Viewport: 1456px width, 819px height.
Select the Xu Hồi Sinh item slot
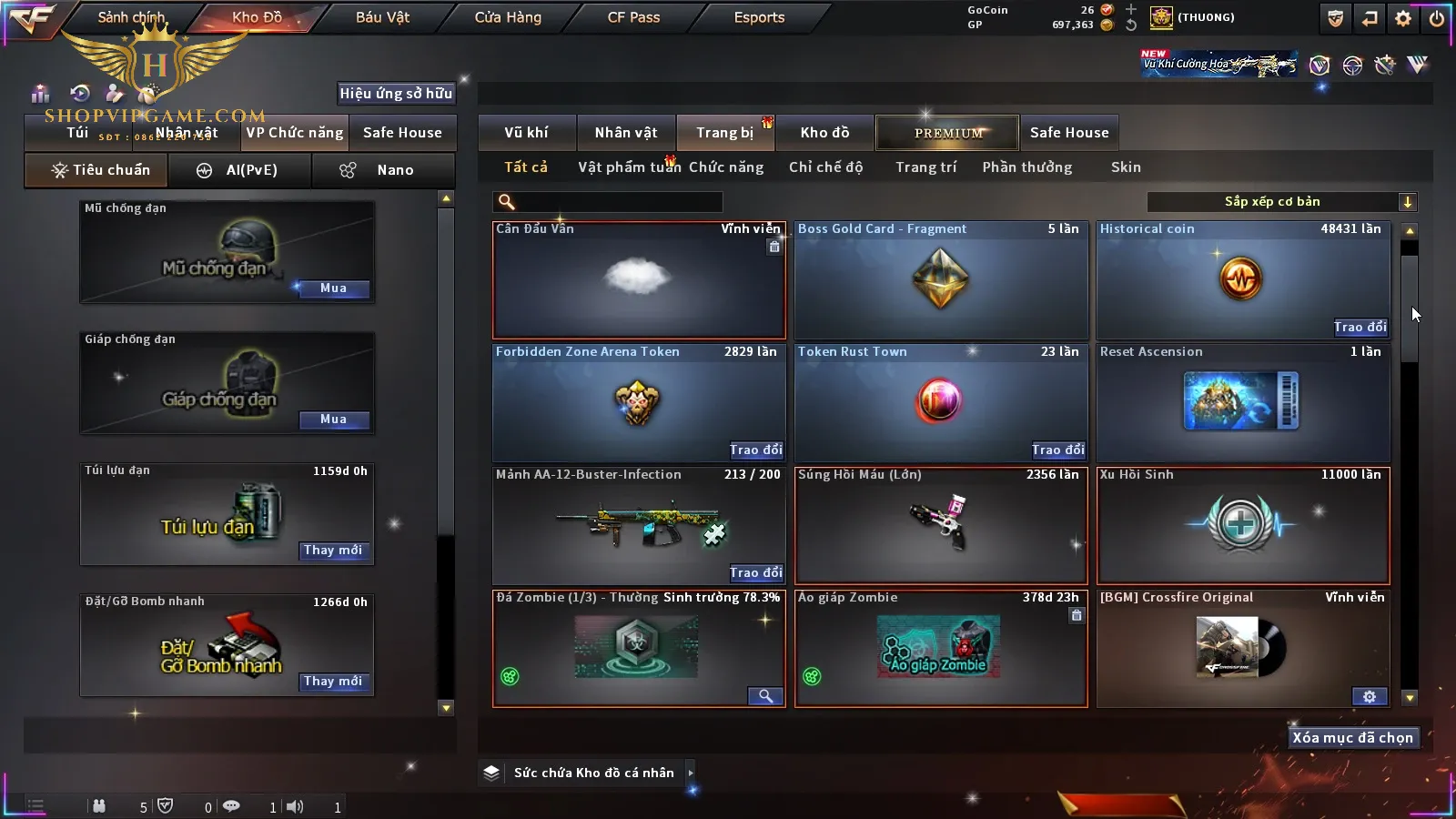1243,525
